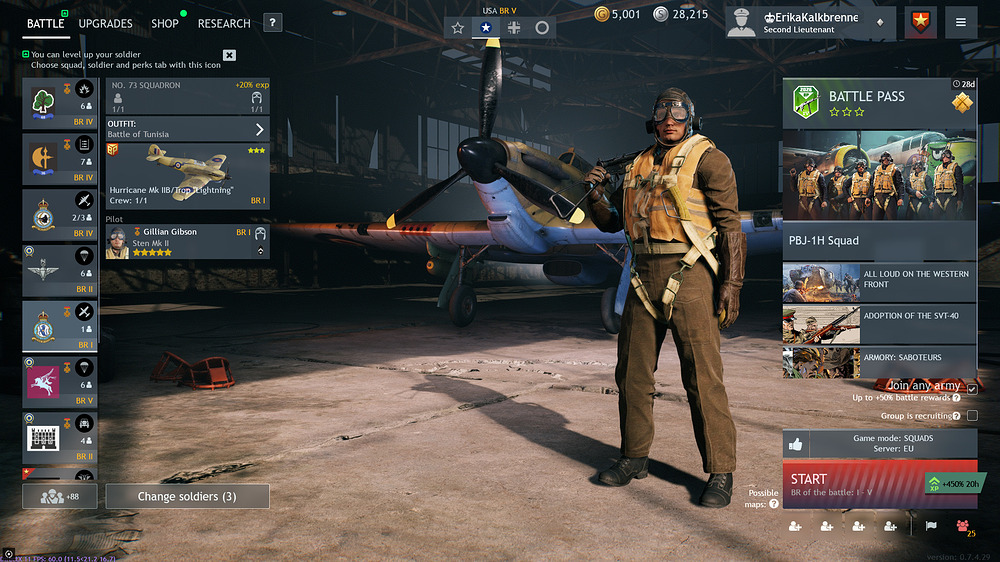Open the Outfit: Battle of Tunisia selector

(x=187, y=129)
